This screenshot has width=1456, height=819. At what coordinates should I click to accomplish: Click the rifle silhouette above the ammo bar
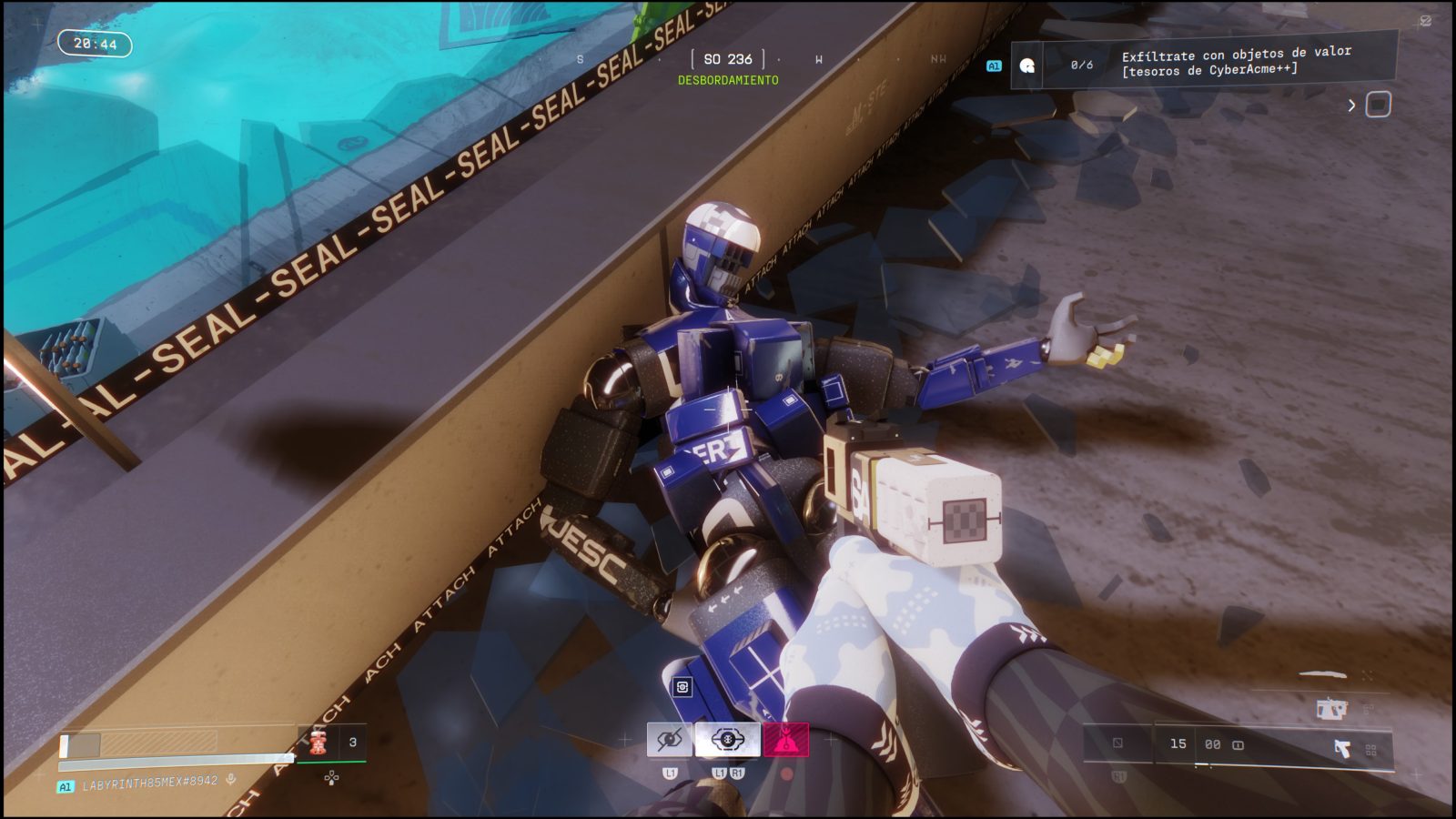[x=1331, y=708]
